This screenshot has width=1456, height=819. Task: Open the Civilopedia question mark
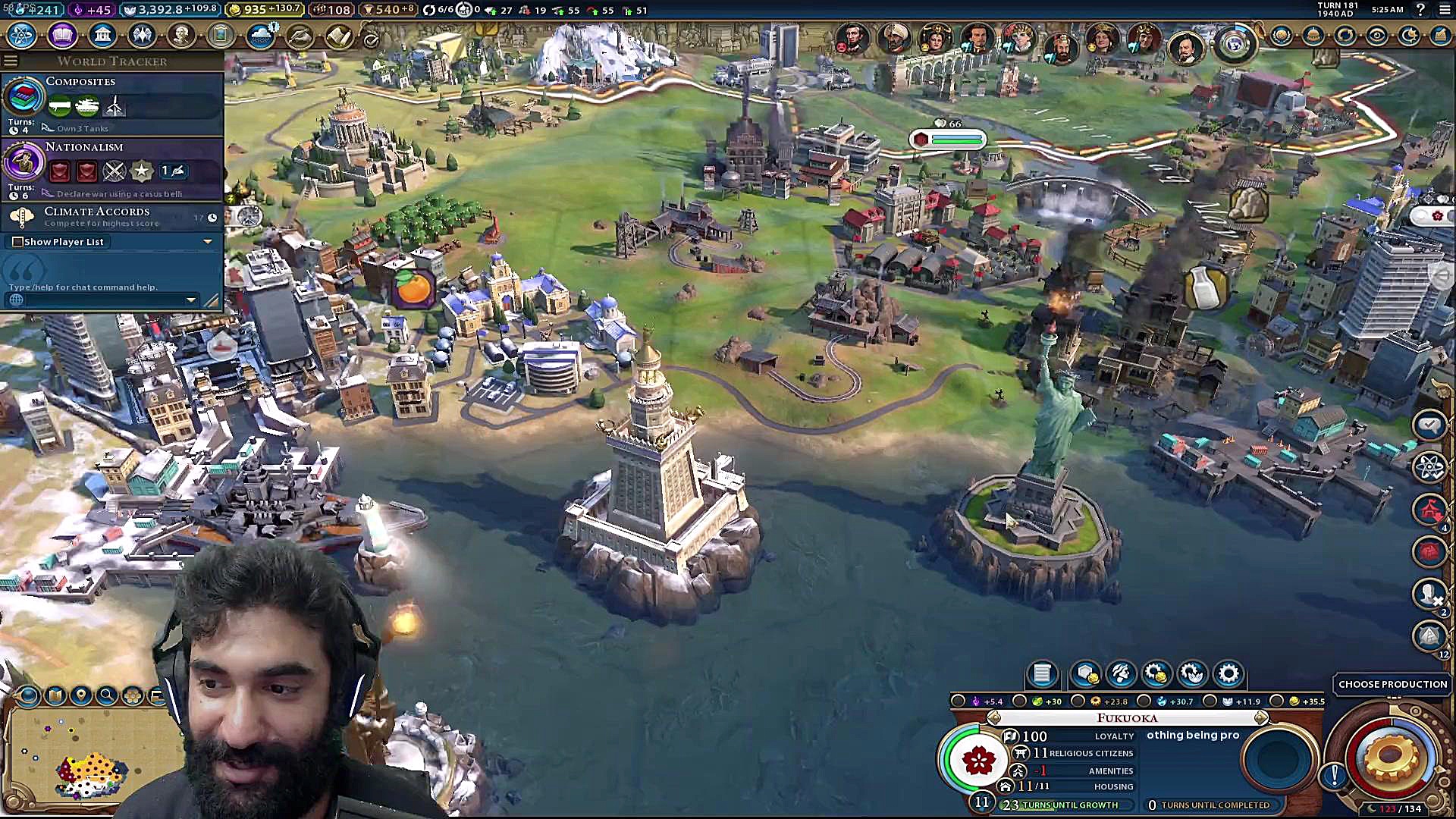pyautogui.click(x=1420, y=10)
